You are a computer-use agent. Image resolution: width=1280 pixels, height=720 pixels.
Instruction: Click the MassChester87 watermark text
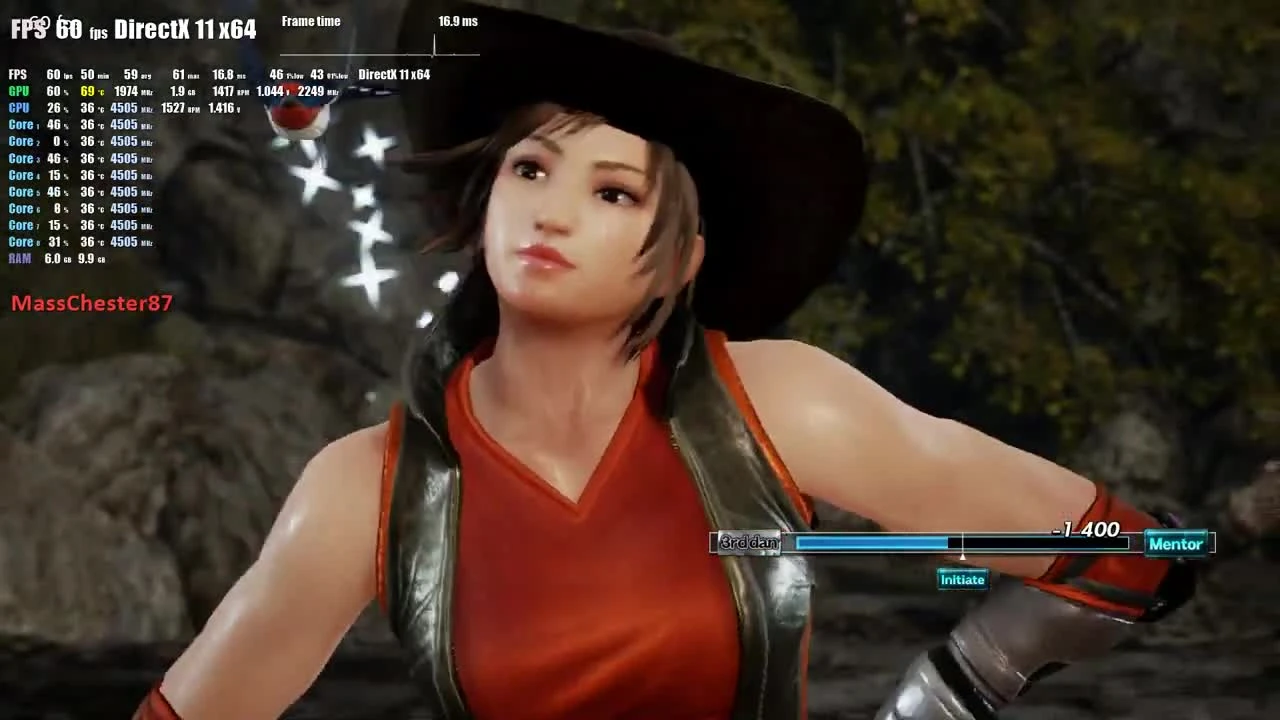tap(92, 304)
